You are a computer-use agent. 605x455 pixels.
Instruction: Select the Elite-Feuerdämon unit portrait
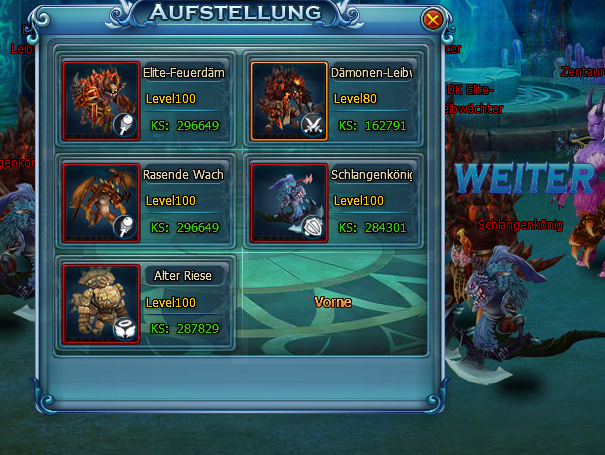pyautogui.click(x=101, y=100)
